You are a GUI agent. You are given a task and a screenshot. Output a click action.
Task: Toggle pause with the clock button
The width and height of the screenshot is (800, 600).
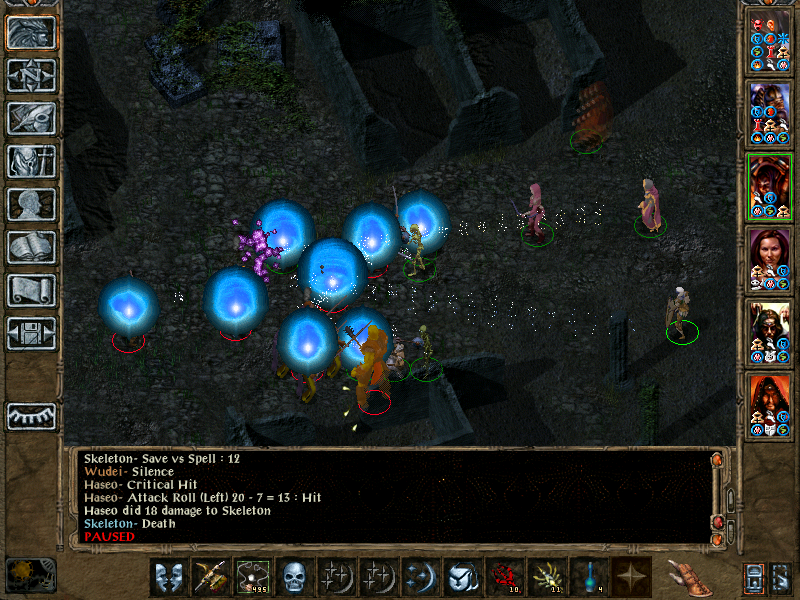[30, 574]
